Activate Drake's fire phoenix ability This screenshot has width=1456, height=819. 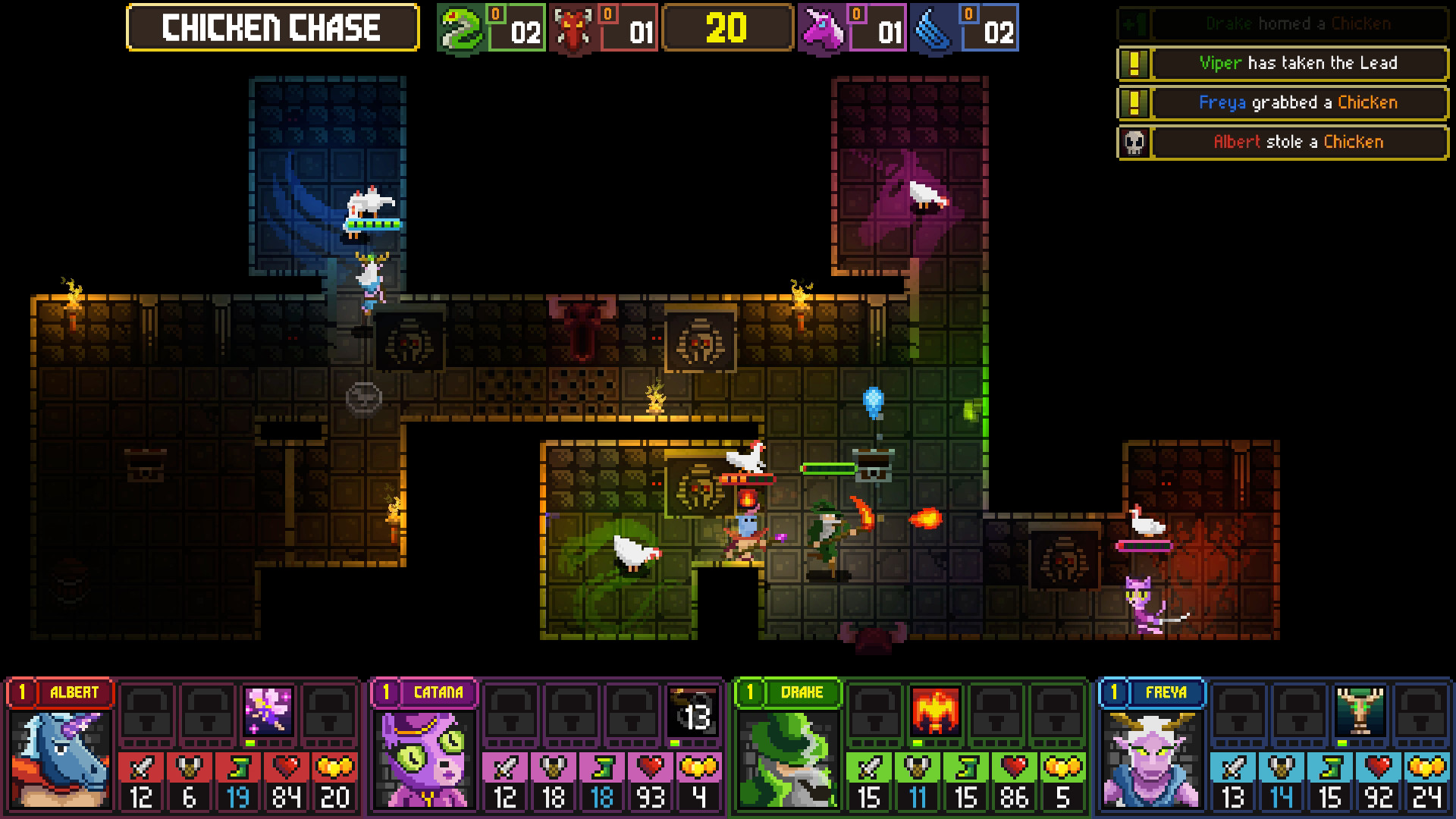(935, 711)
